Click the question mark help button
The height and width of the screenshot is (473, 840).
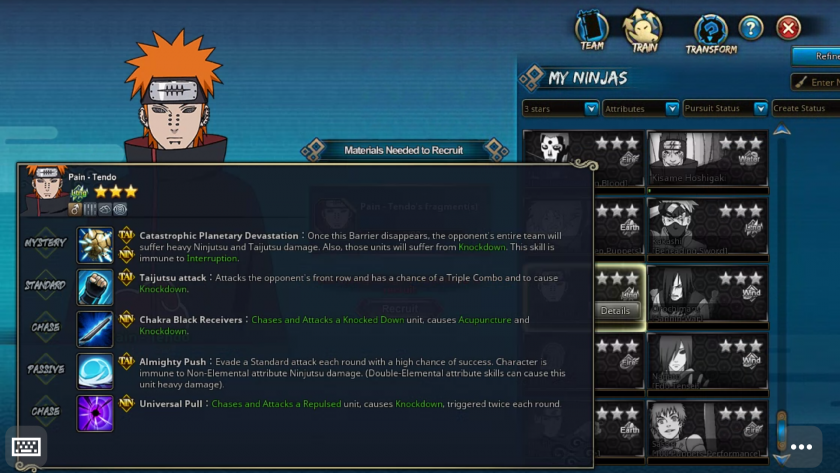751,28
